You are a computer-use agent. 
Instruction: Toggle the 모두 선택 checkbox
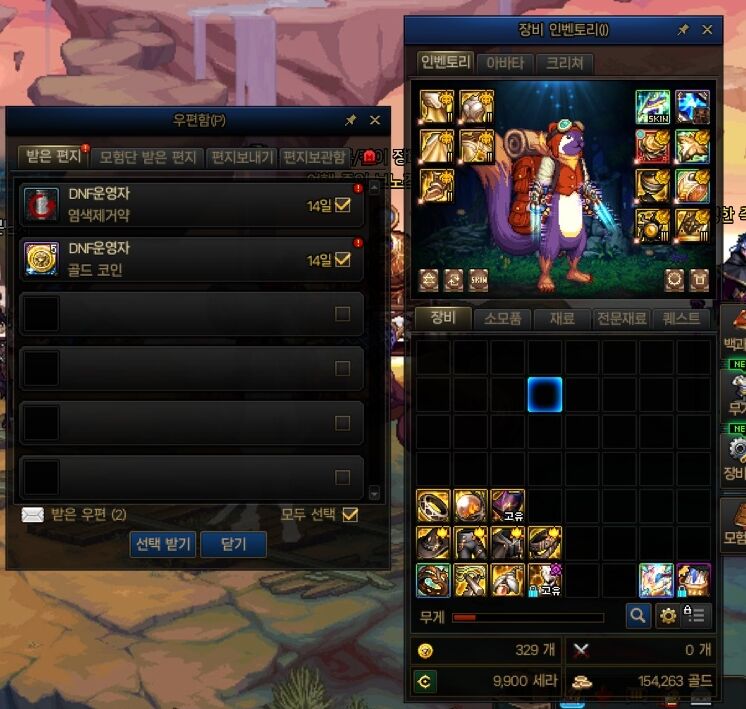[350, 514]
